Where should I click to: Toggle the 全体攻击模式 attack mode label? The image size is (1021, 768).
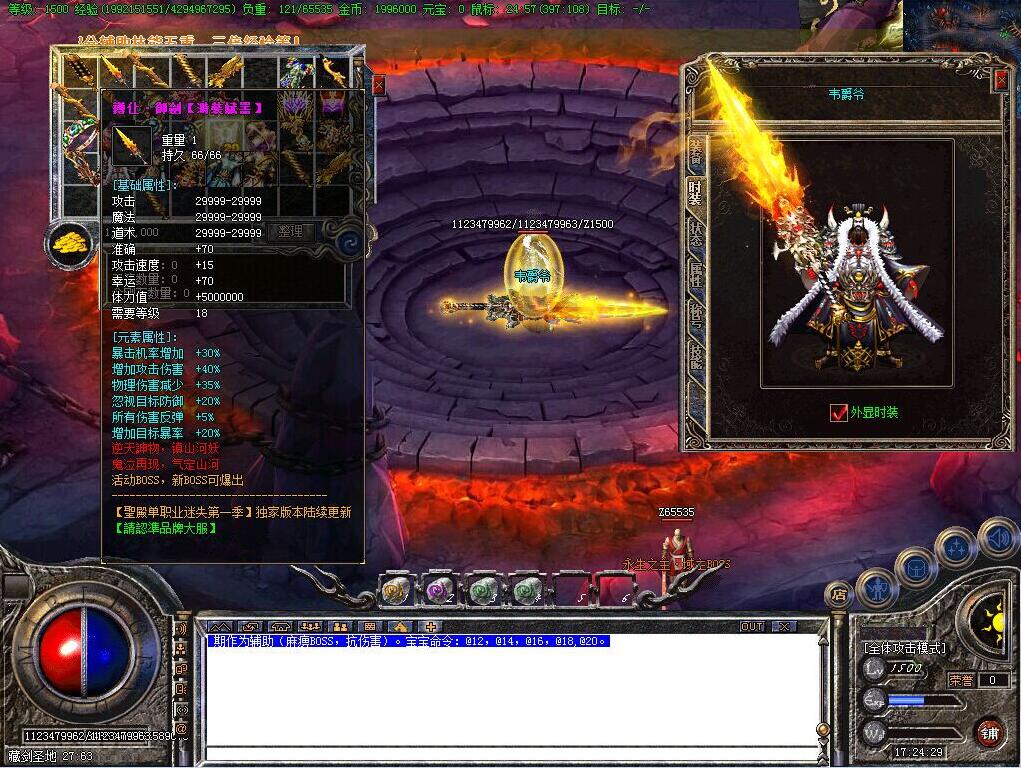coord(904,648)
